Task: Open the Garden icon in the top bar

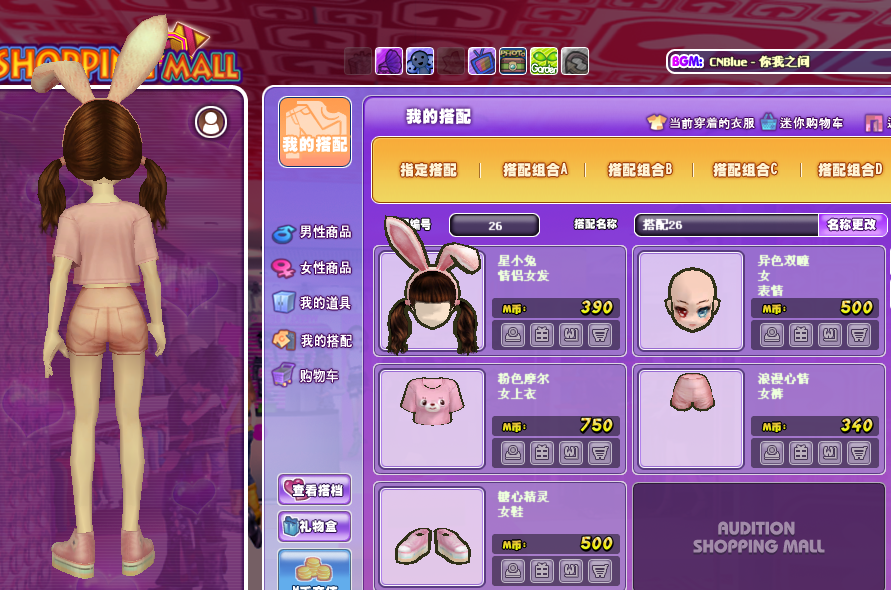Action: coord(544,62)
